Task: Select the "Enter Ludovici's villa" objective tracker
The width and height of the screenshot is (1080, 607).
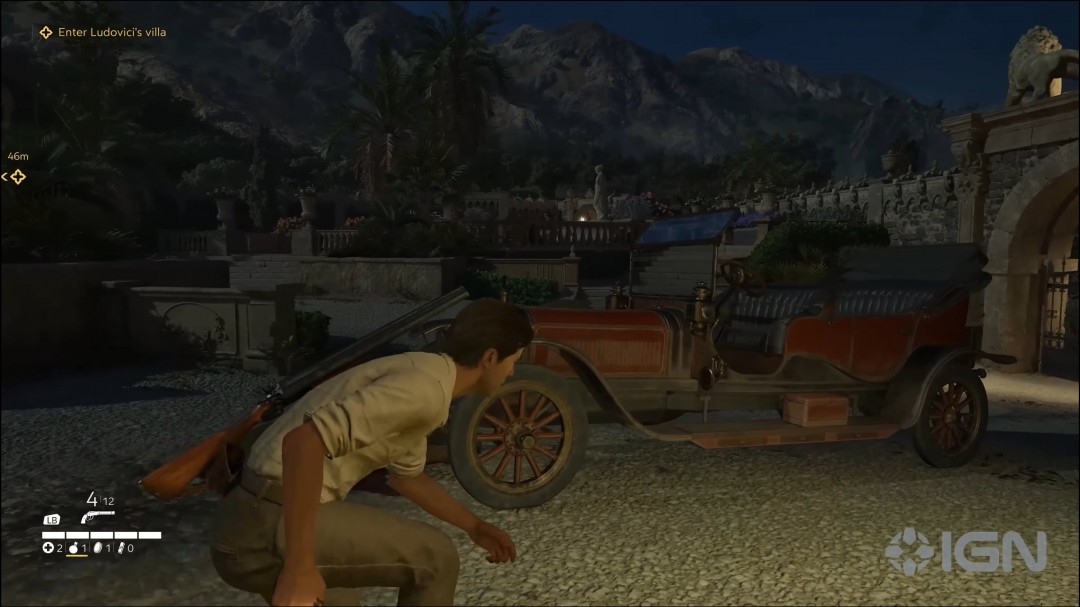Action: click(103, 32)
